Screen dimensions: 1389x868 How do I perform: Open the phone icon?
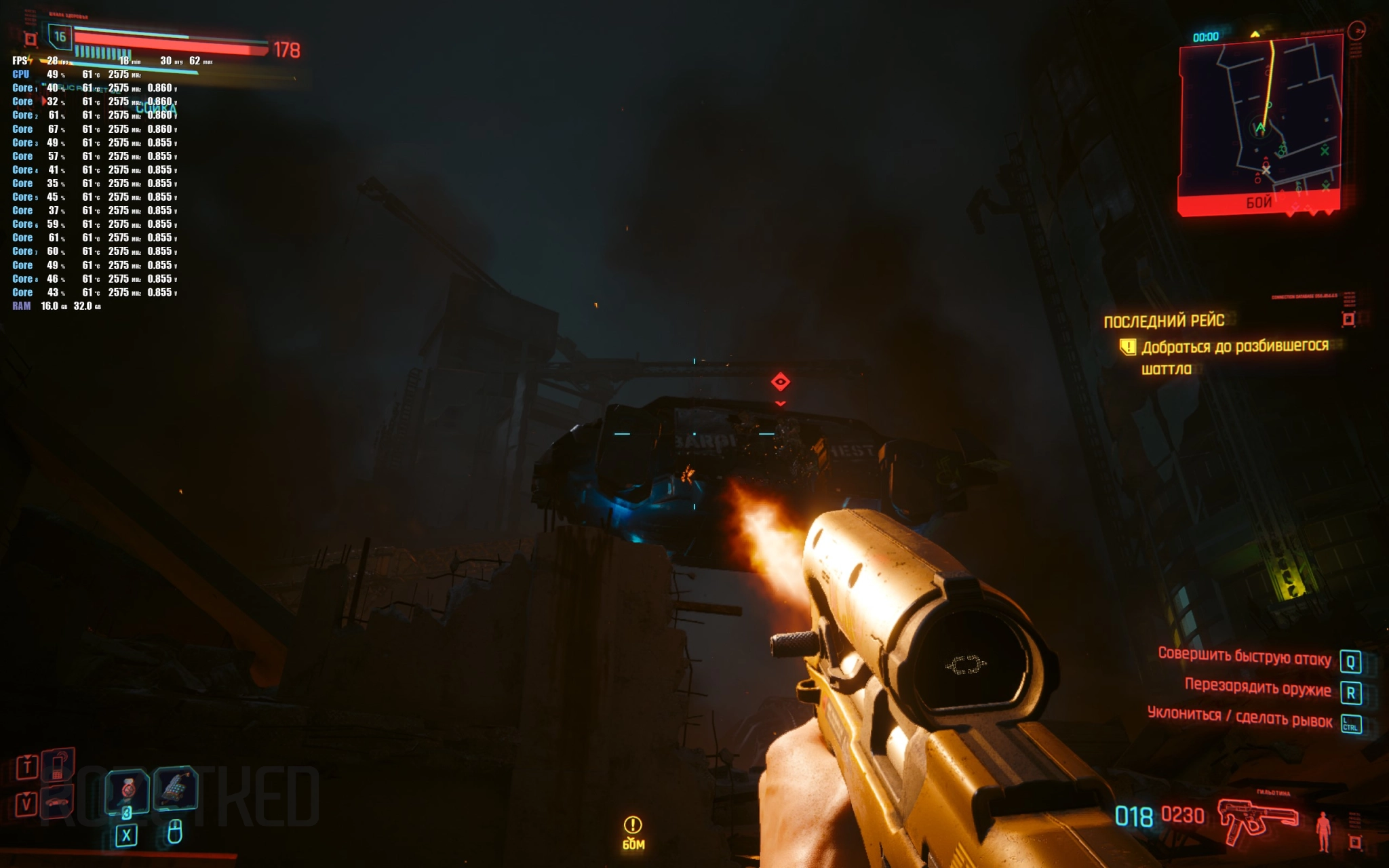pos(58,764)
